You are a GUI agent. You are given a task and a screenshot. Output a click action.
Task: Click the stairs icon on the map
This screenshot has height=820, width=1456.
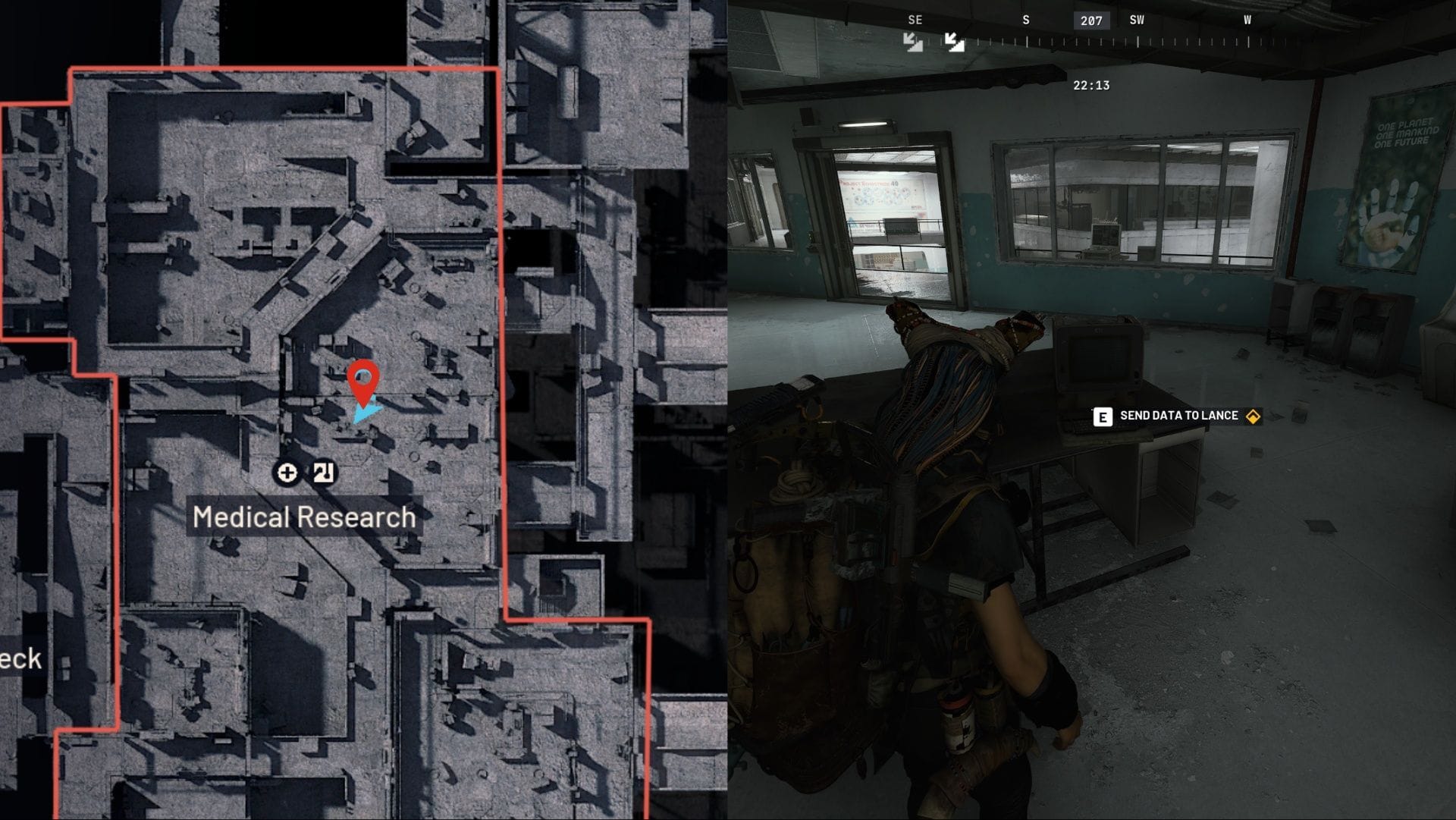(324, 473)
